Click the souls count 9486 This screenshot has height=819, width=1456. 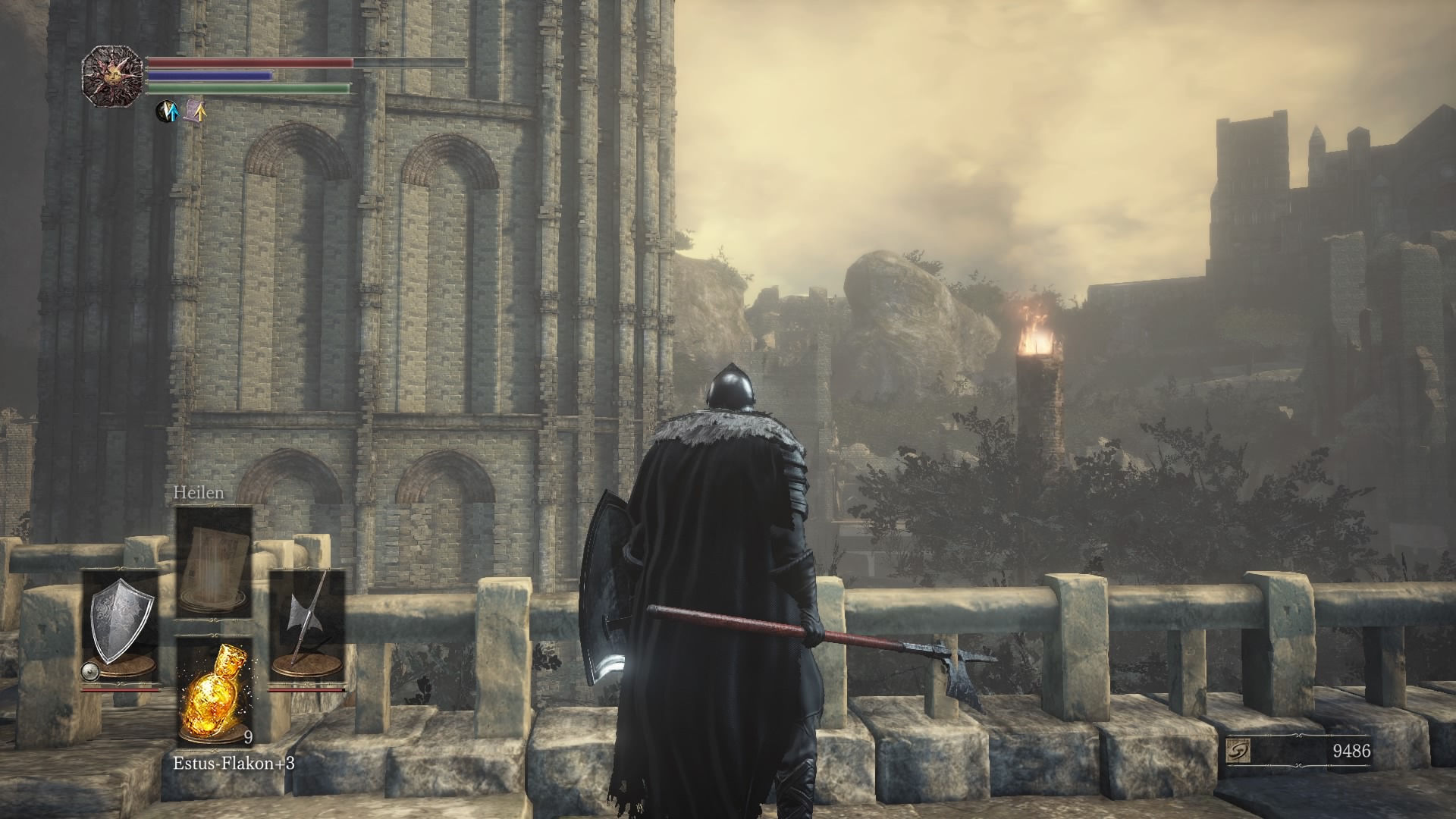coord(1351,752)
